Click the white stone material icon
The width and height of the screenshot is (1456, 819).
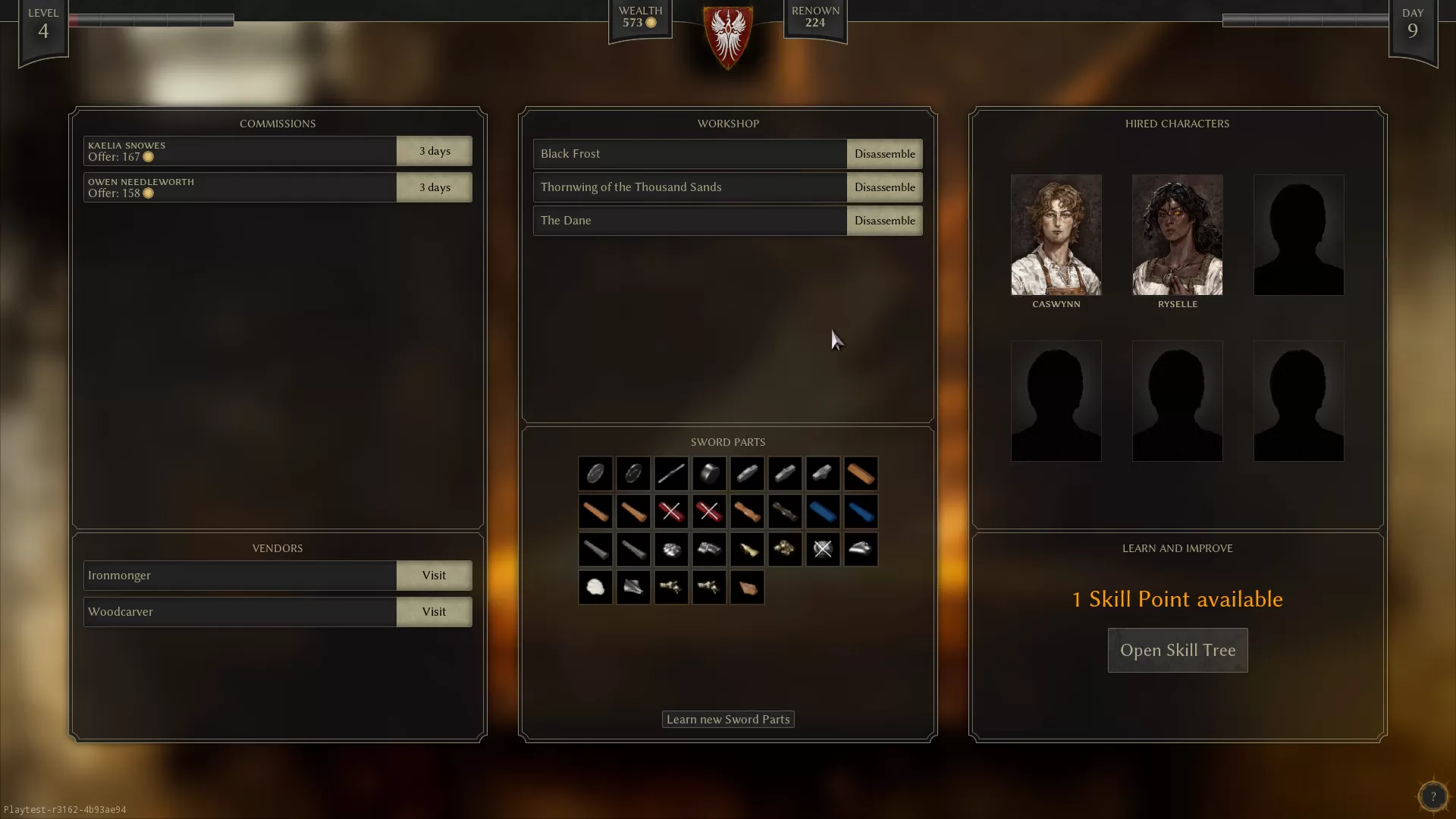595,587
